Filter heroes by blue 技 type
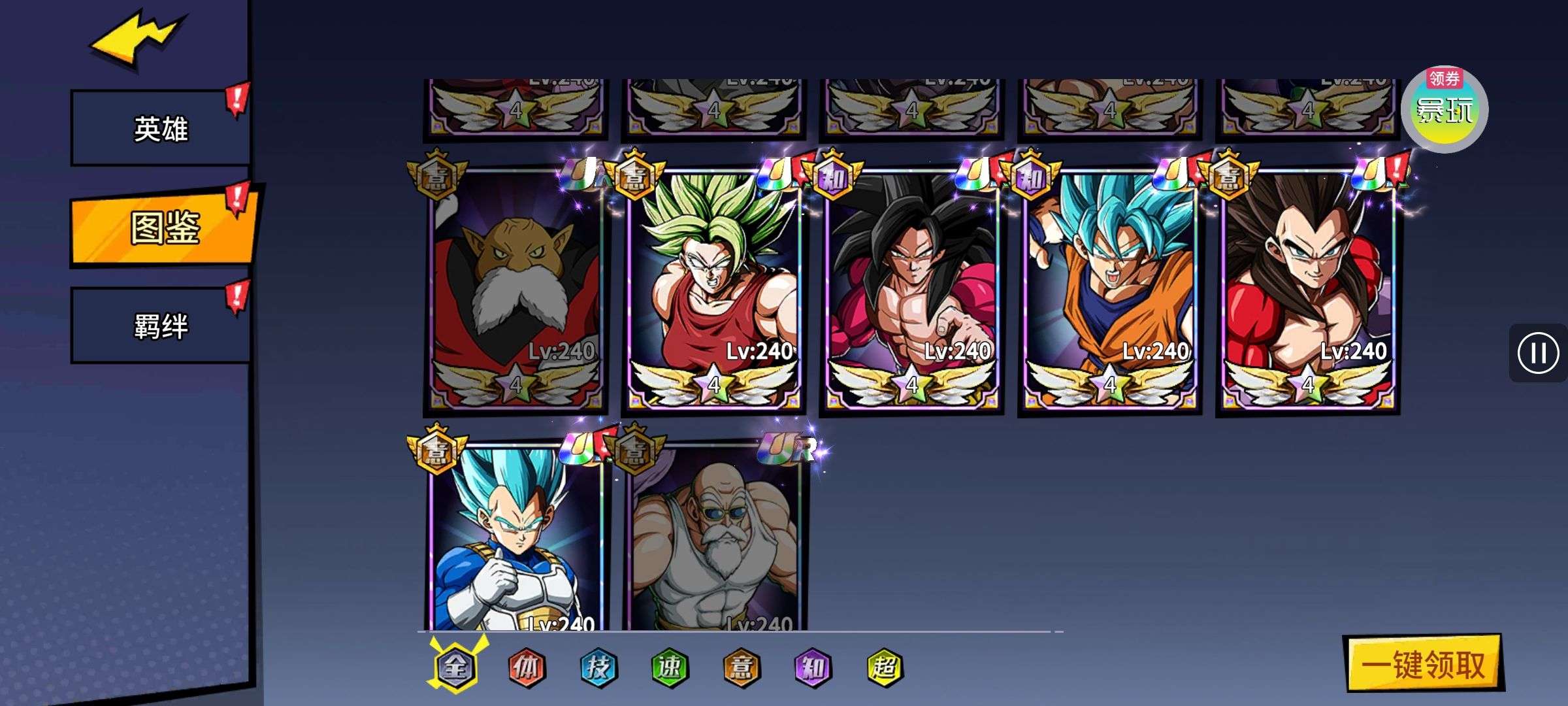 click(x=598, y=667)
